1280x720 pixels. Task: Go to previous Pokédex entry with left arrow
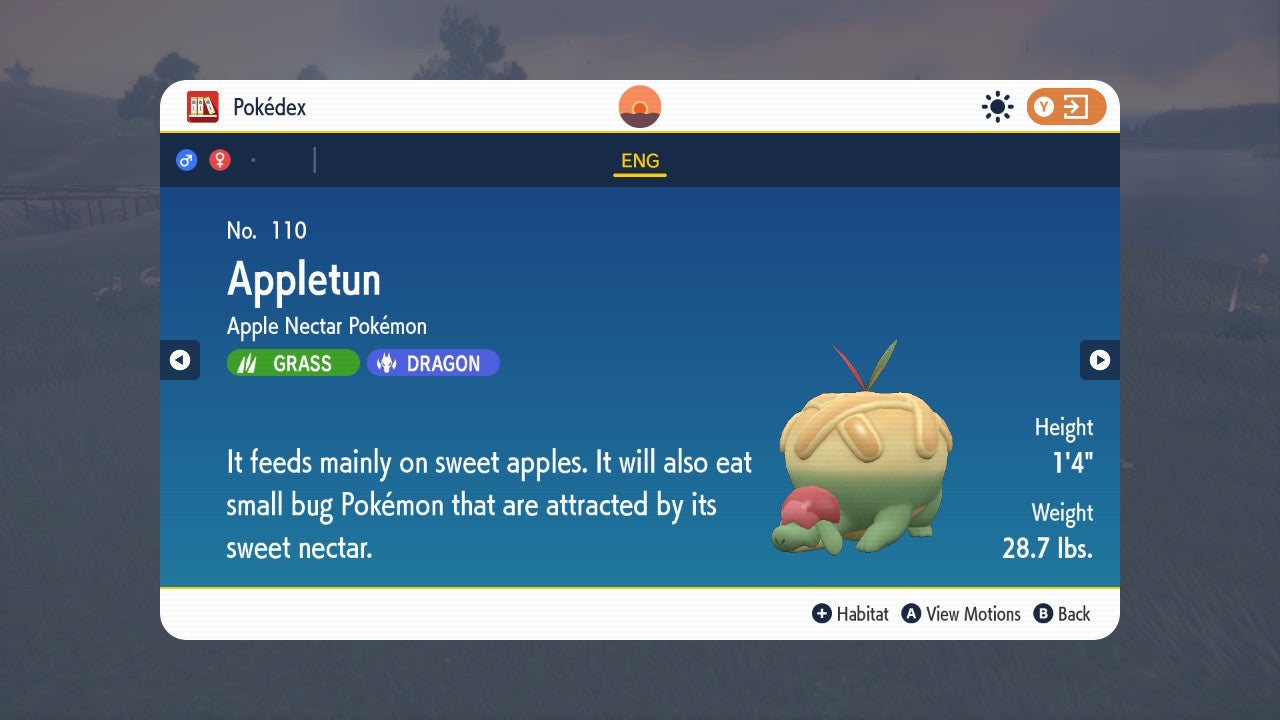tap(179, 360)
